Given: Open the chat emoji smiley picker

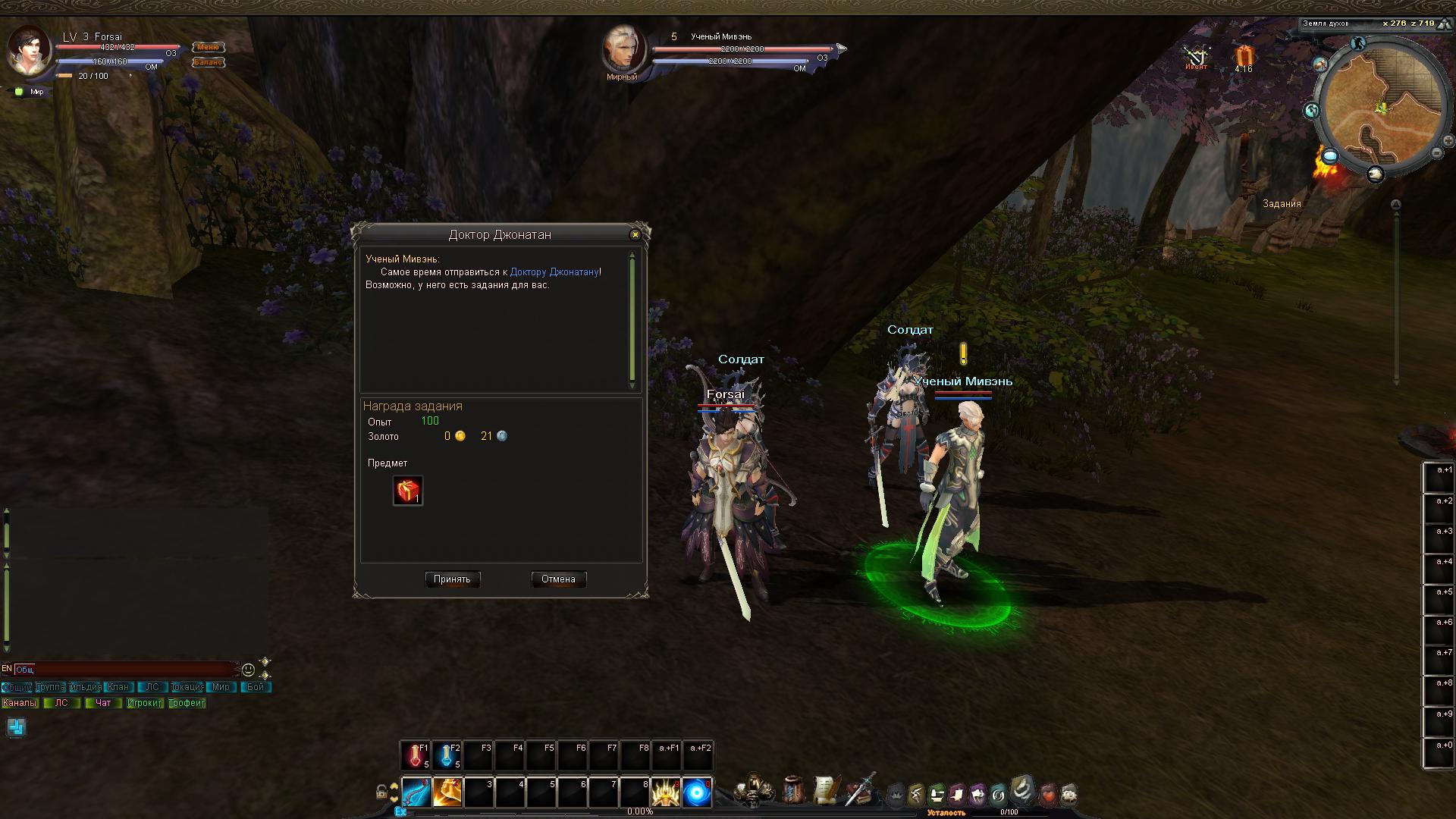Looking at the screenshot, I should click(248, 670).
